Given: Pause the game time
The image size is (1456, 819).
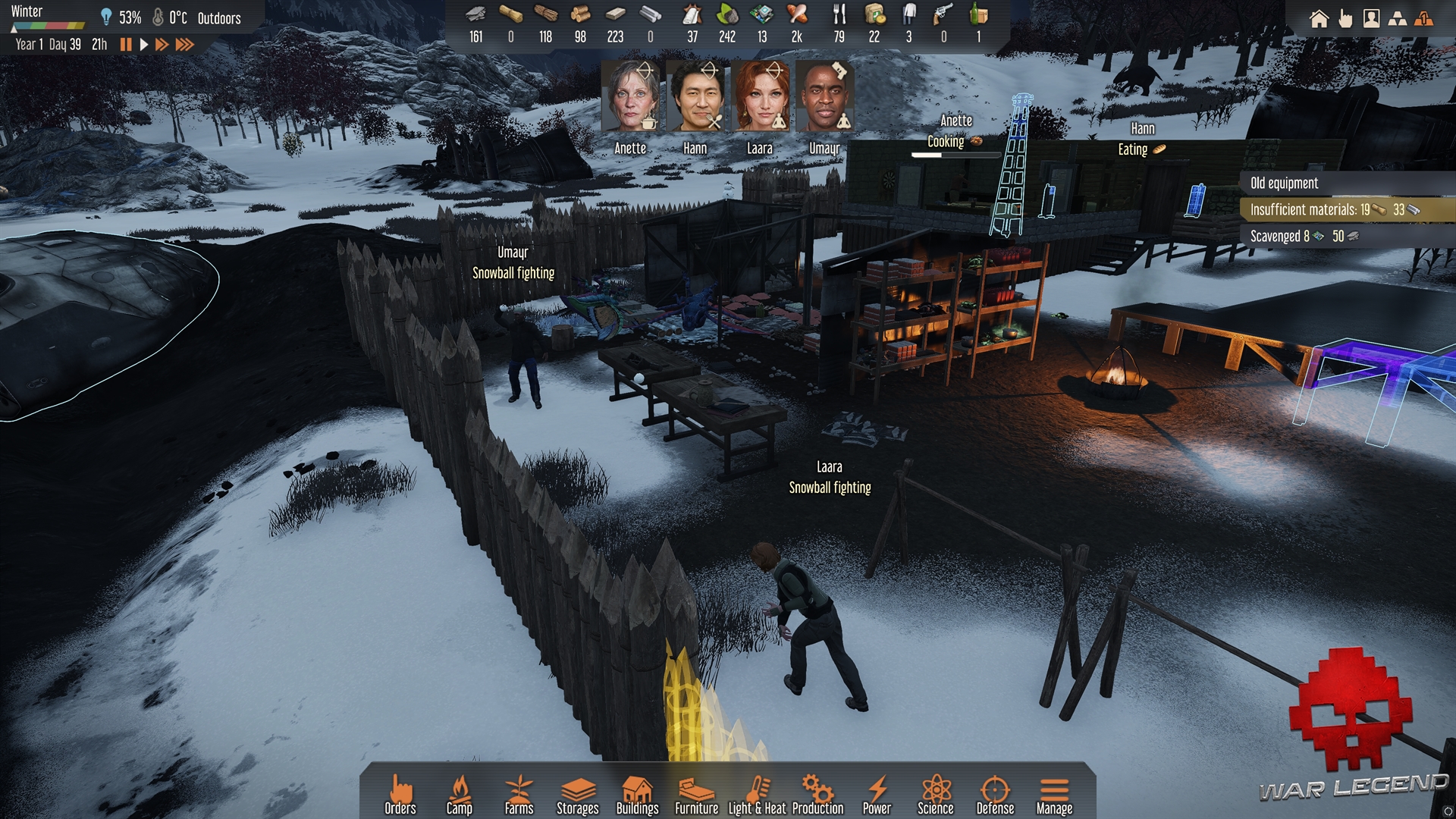Looking at the screenshot, I should pos(126,45).
